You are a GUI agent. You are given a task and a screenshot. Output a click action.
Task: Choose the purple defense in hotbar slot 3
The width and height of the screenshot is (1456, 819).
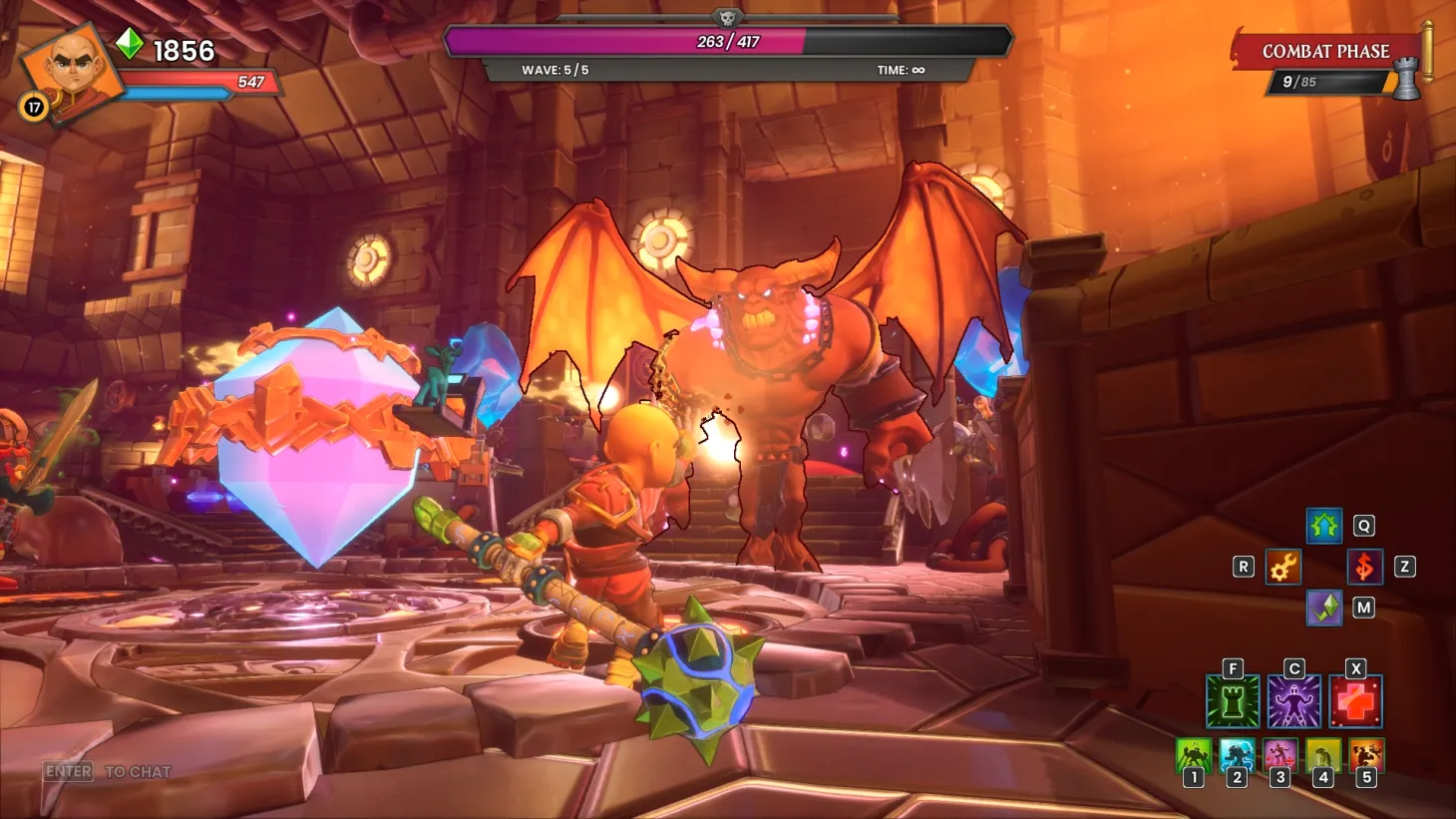[1278, 756]
